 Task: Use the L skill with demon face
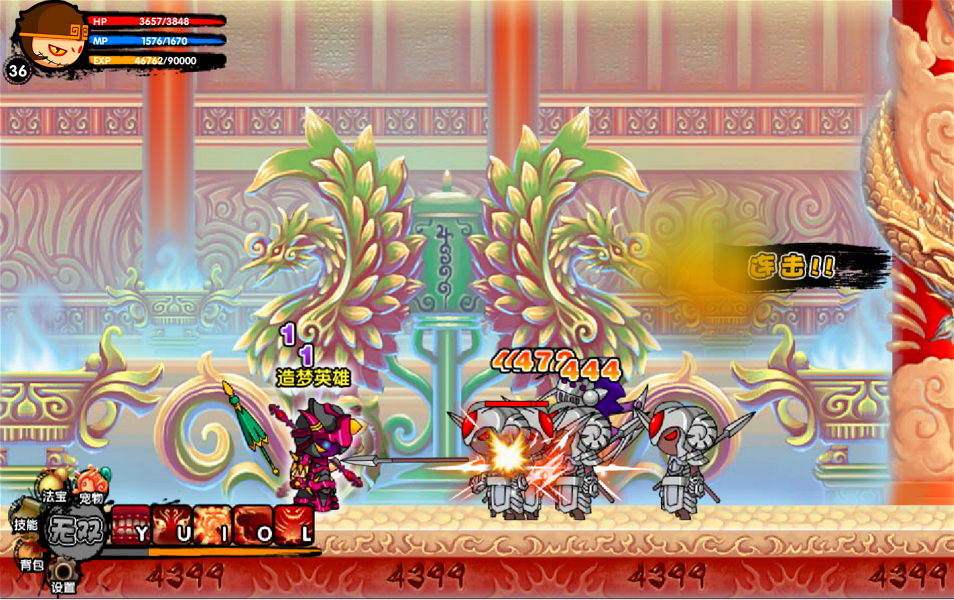(294, 525)
